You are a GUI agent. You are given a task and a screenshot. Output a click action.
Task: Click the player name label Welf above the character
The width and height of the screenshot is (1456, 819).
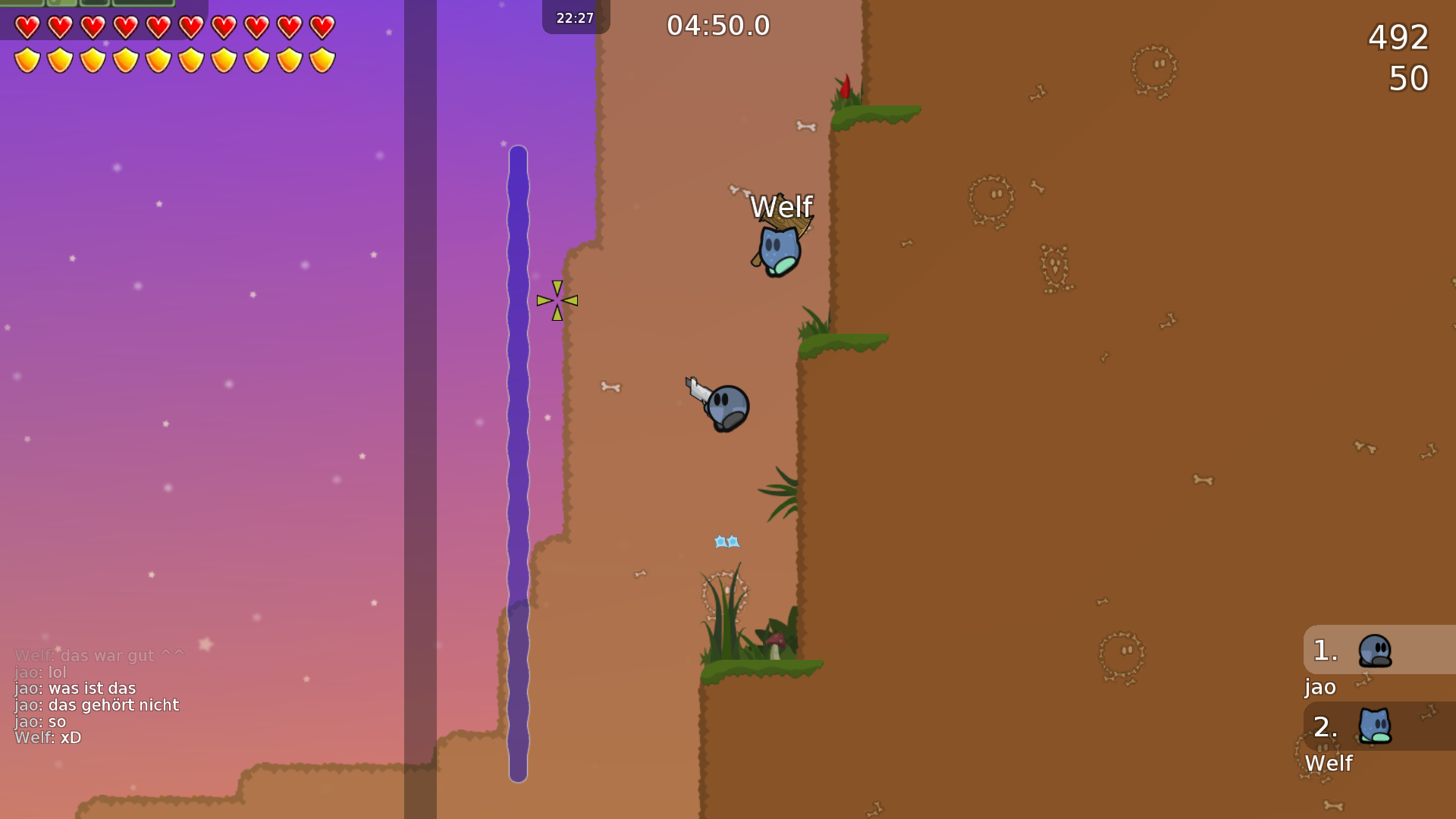tap(783, 206)
